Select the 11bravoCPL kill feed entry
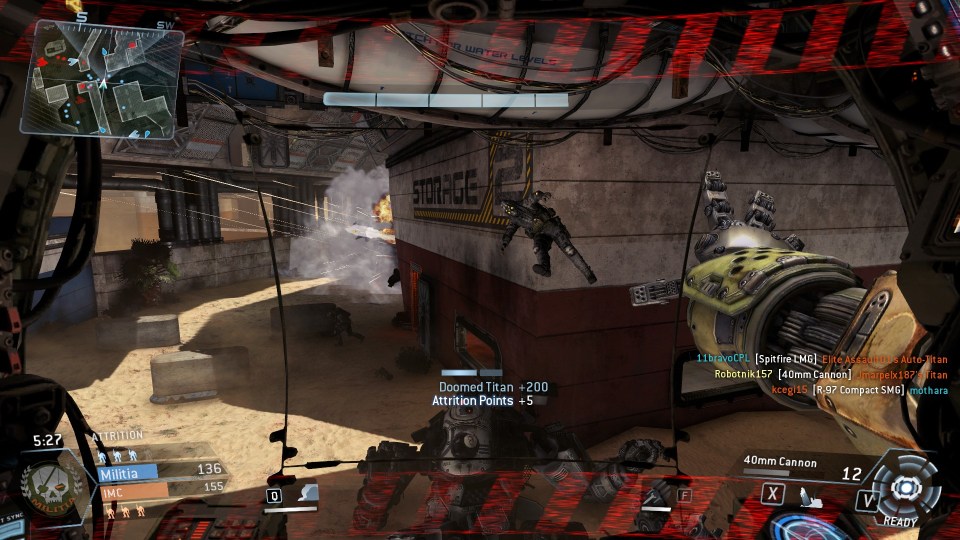This screenshot has width=960, height=540. [821, 358]
